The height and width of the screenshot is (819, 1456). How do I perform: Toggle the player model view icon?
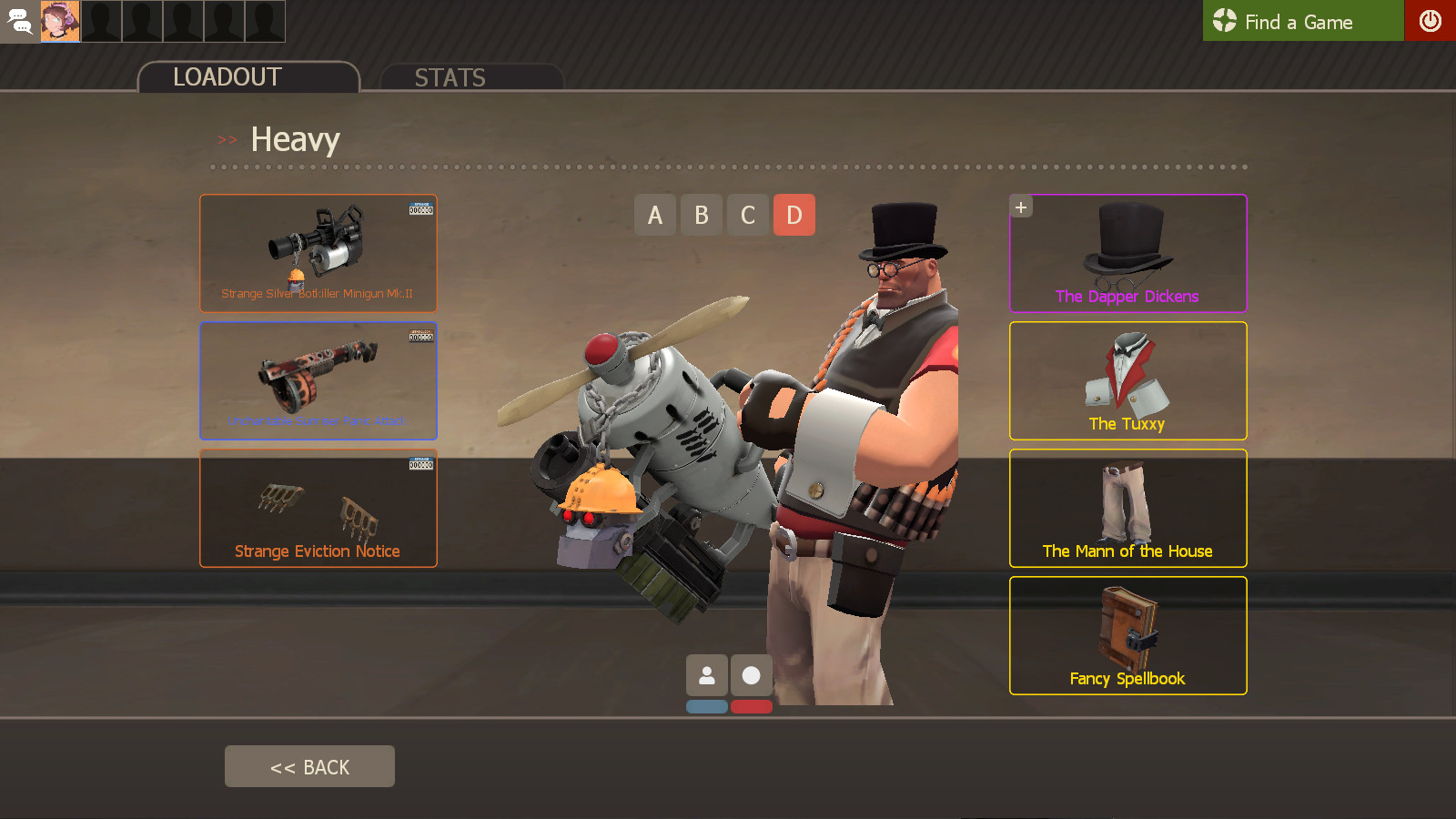pyautogui.click(x=708, y=675)
